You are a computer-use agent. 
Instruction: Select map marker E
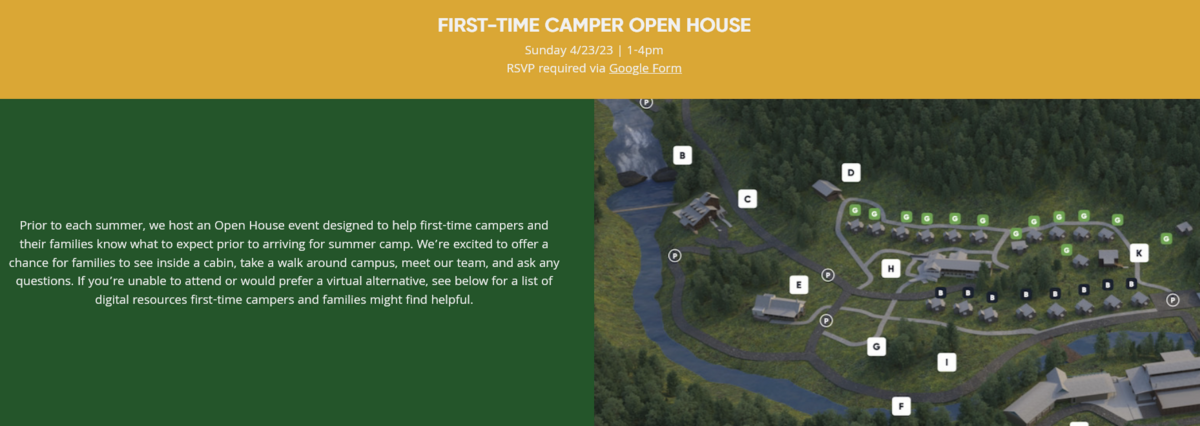pos(797,284)
